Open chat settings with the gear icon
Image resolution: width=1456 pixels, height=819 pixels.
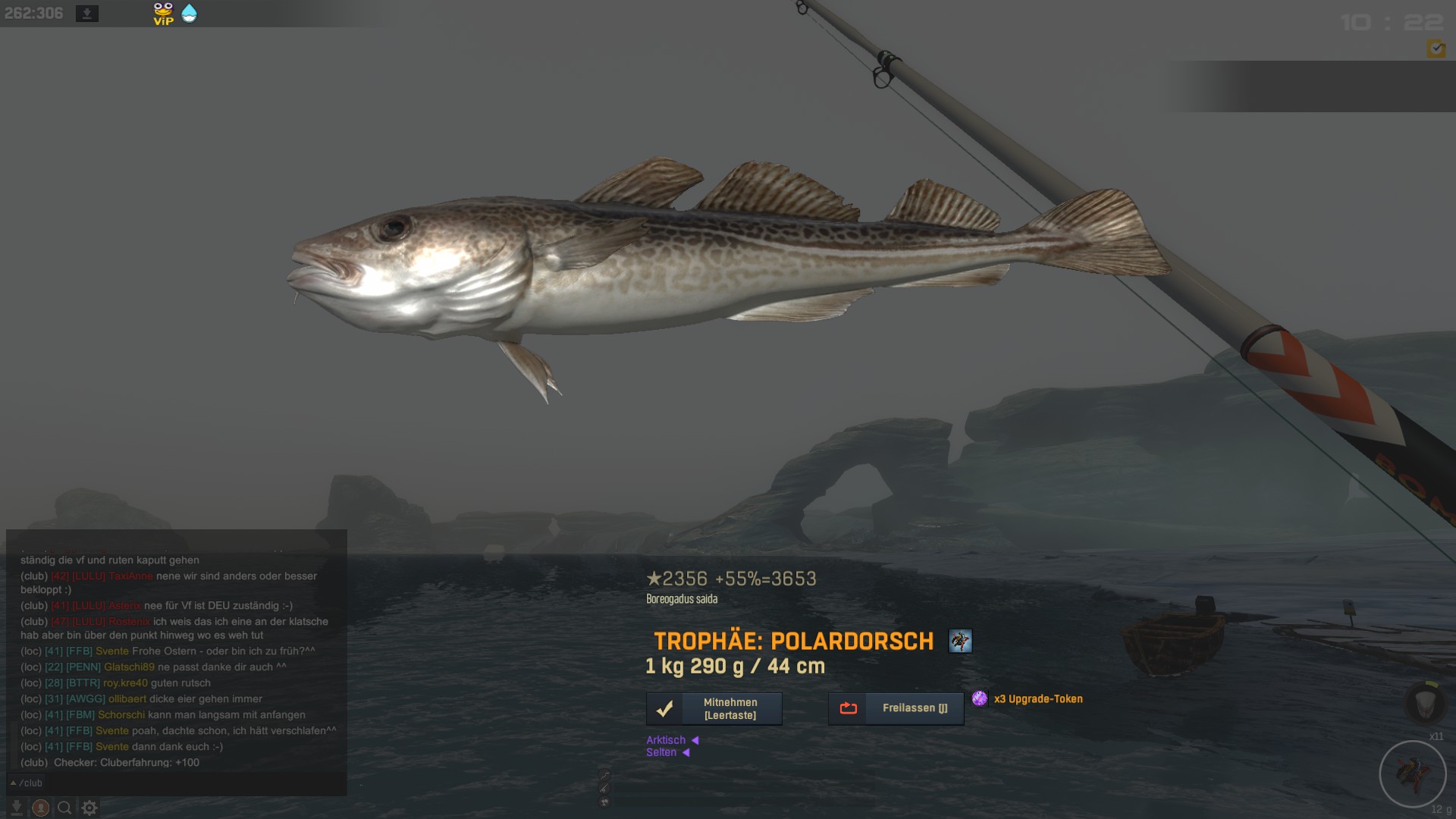coord(89,808)
